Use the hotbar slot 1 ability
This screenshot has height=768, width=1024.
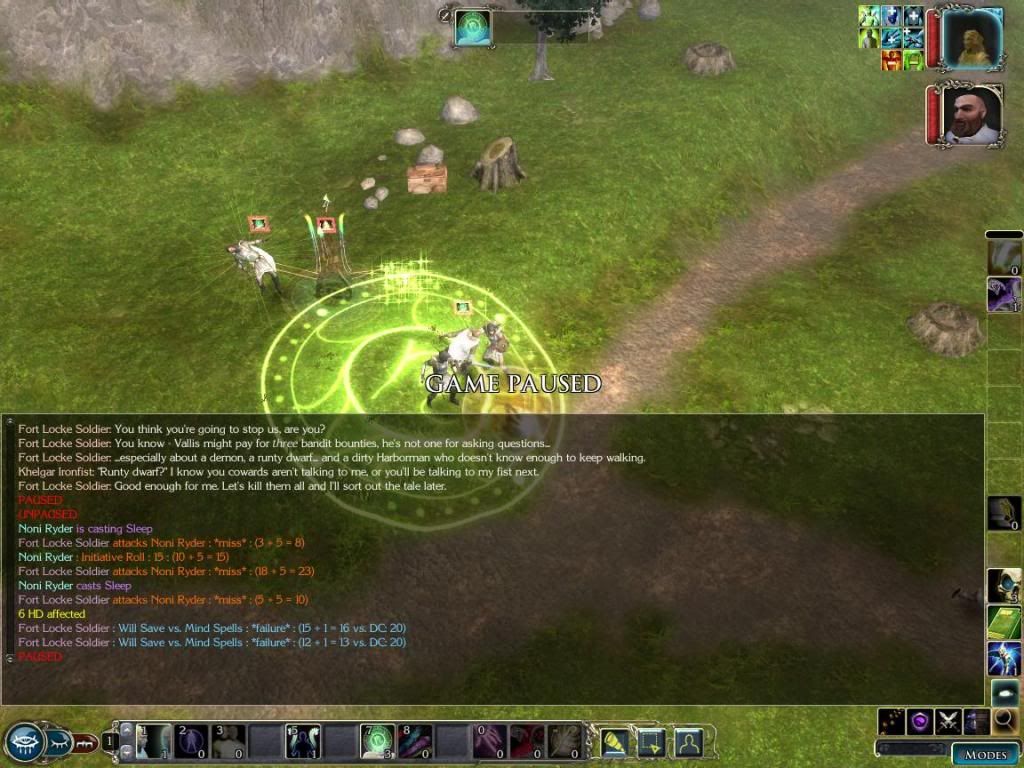[153, 741]
